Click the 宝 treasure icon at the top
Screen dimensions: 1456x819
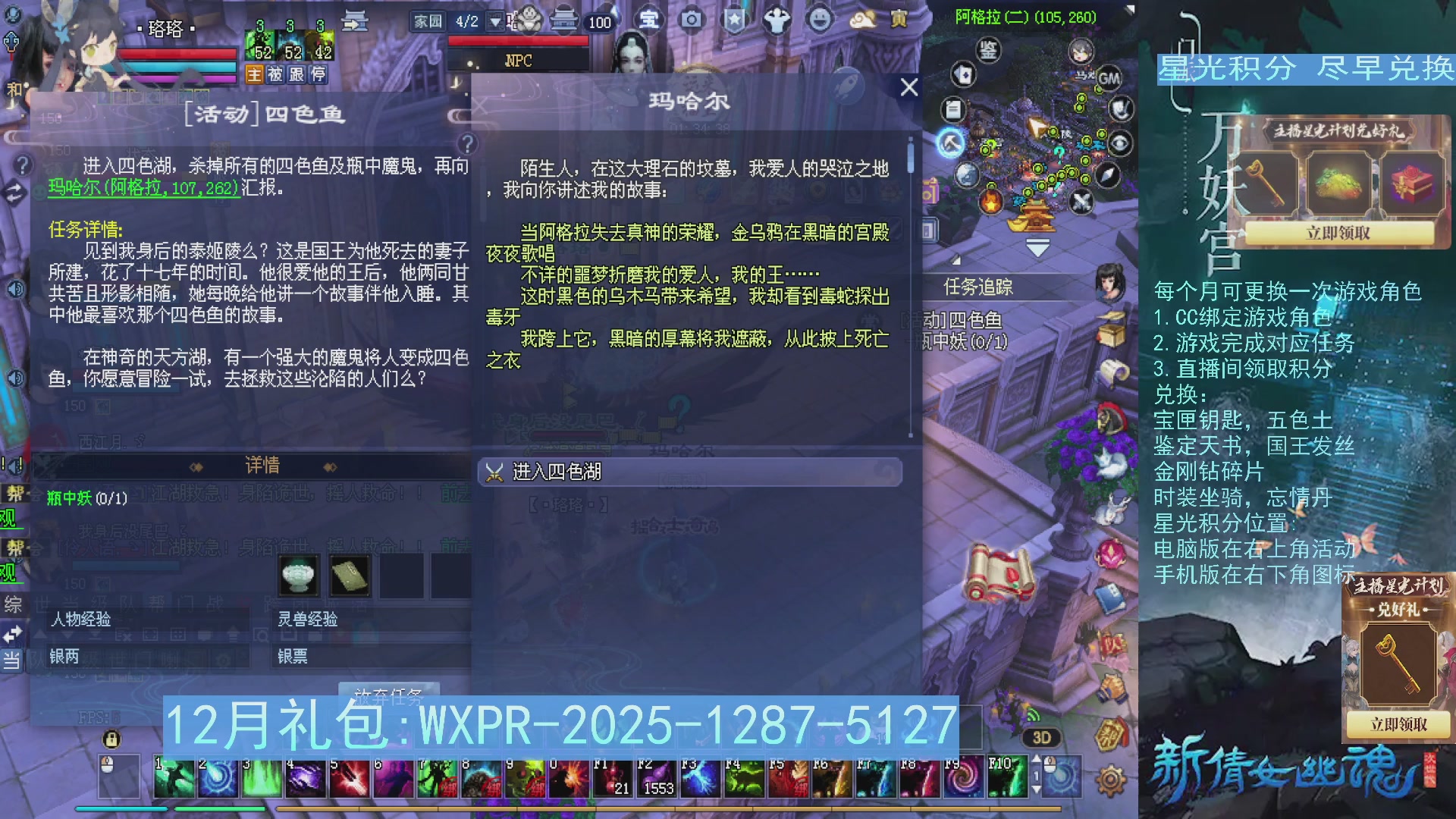coord(648,20)
